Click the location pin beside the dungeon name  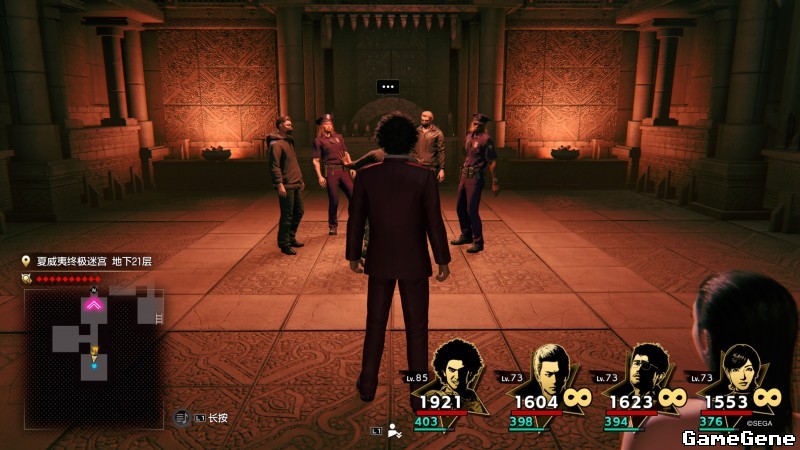[27, 261]
